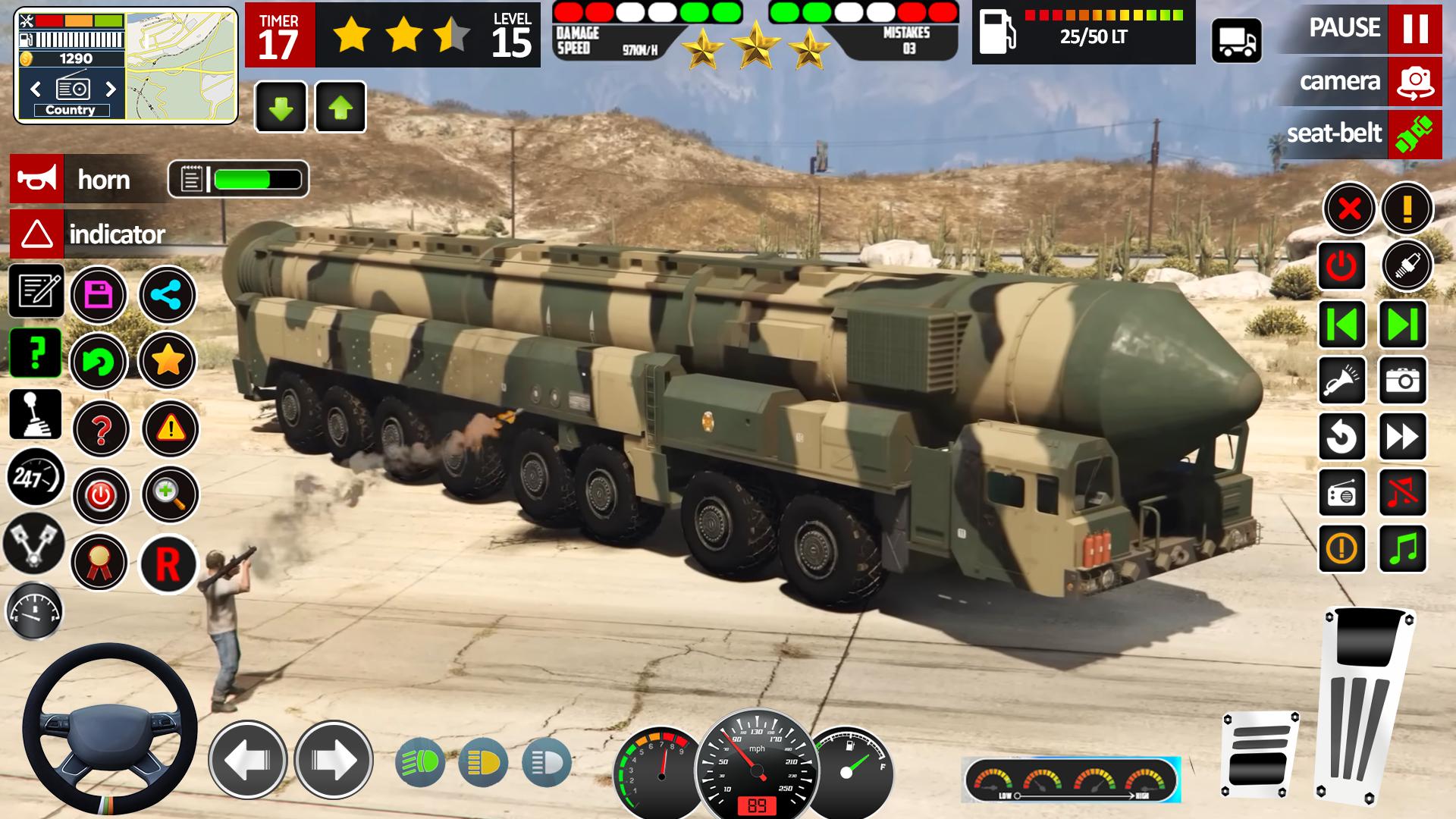Activate the hazard indicator button
Viewport: 1456px width, 819px height.
click(36, 234)
